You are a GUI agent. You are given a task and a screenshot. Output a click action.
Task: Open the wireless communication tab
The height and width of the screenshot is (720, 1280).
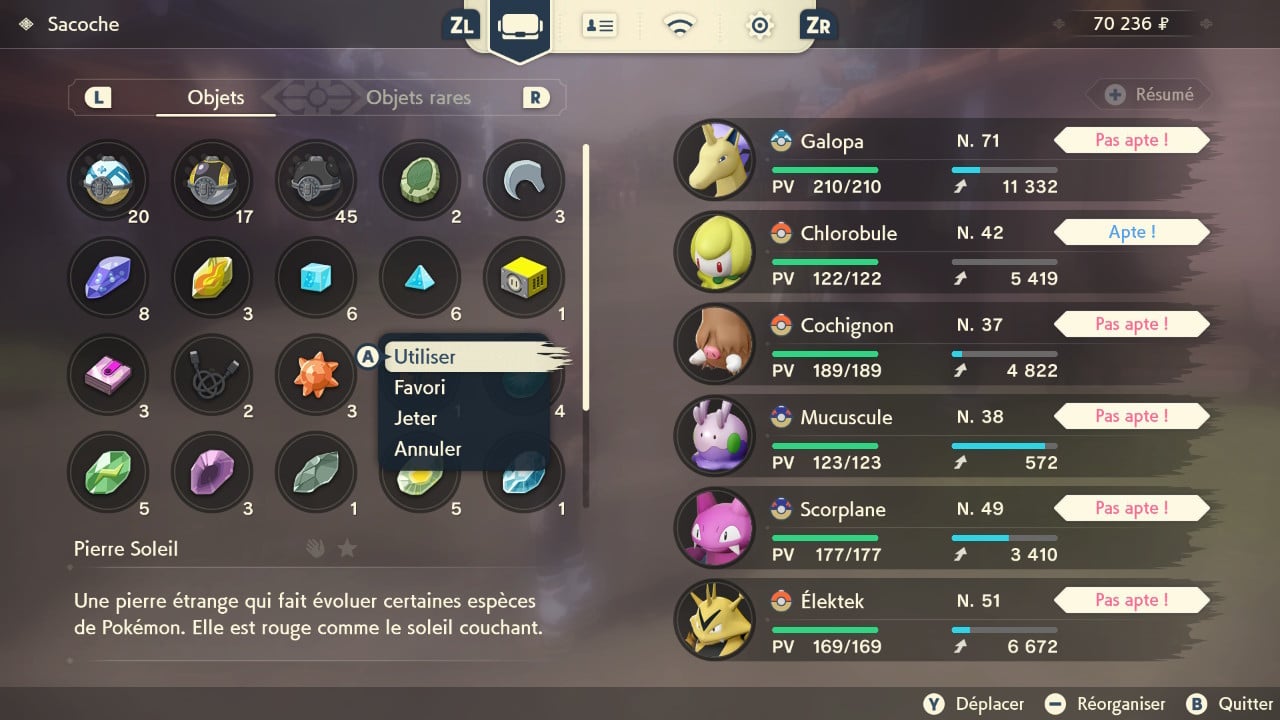click(x=680, y=26)
